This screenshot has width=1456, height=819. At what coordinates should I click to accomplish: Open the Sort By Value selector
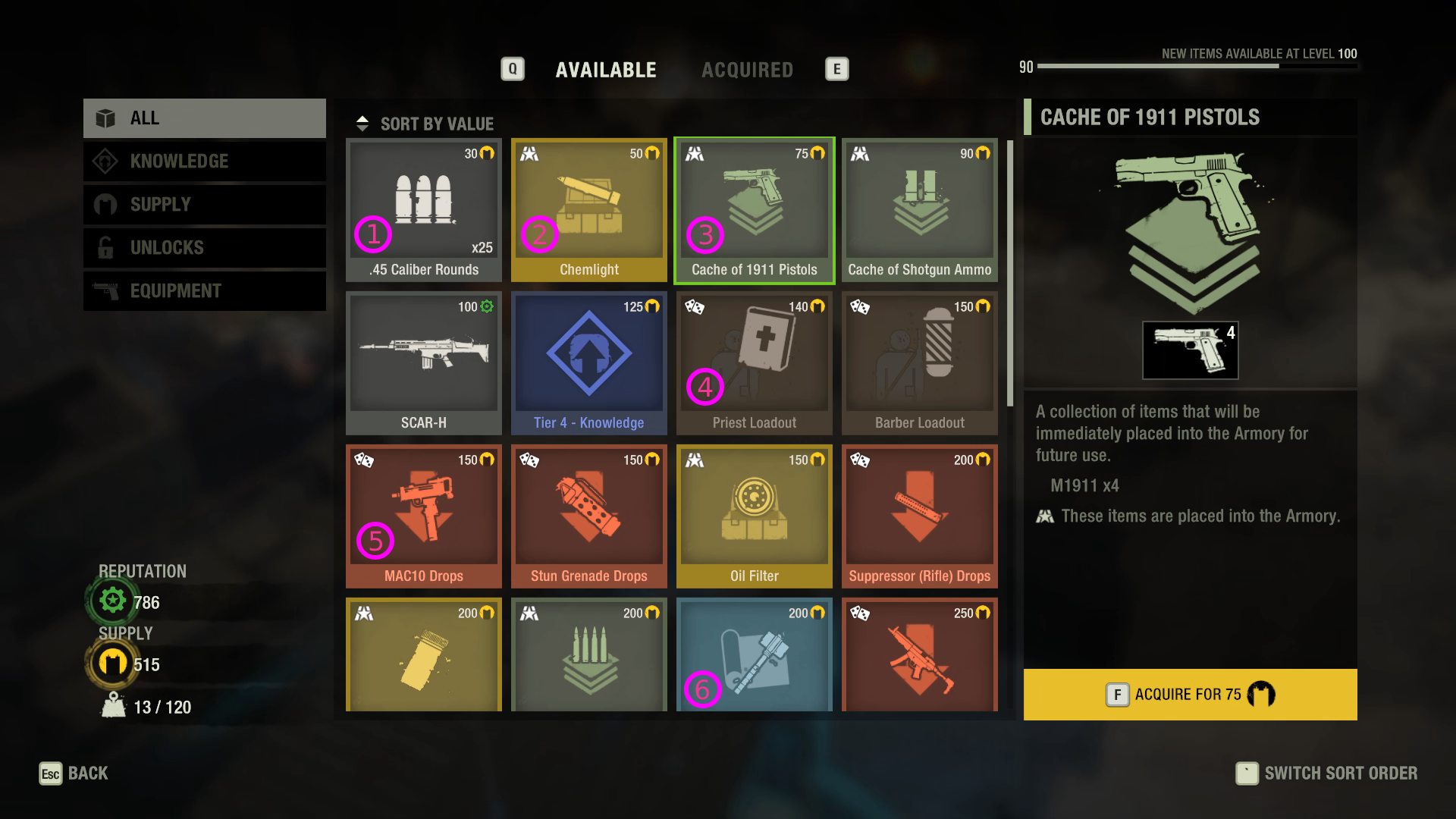[437, 124]
